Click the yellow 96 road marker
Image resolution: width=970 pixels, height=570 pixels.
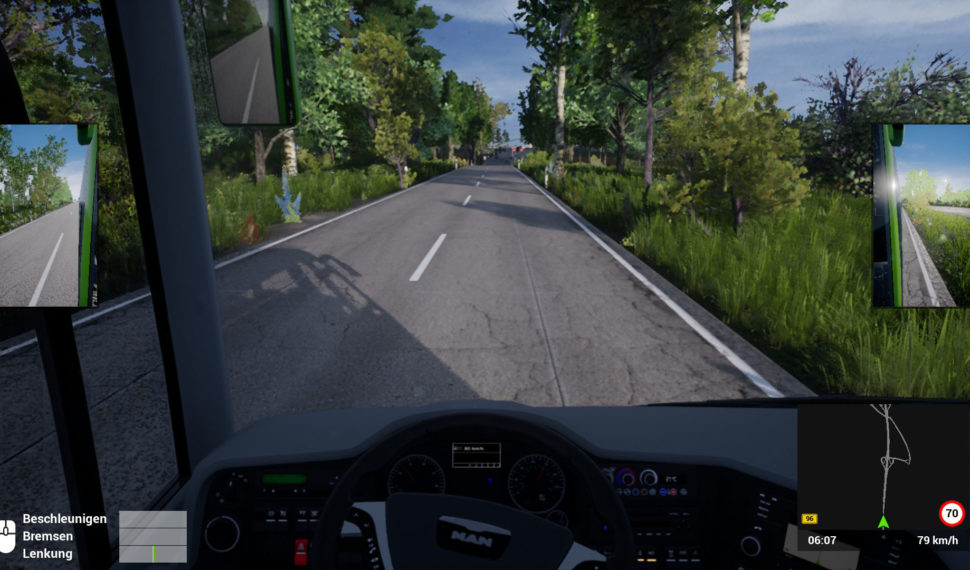tap(810, 519)
